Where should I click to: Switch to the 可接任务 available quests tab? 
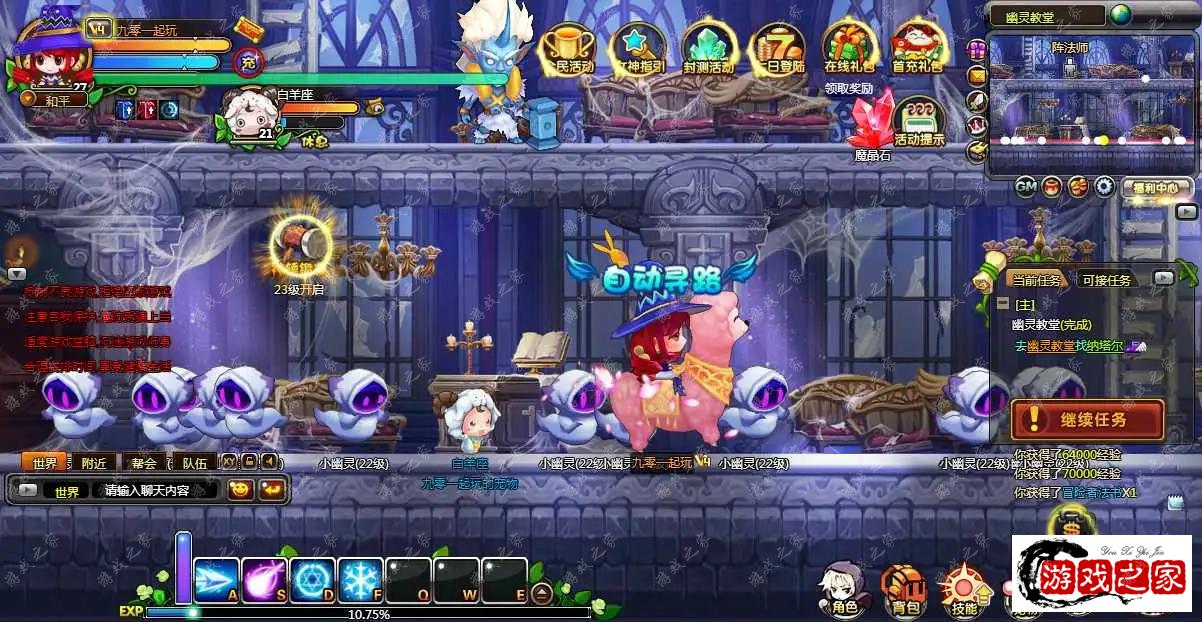1106,280
